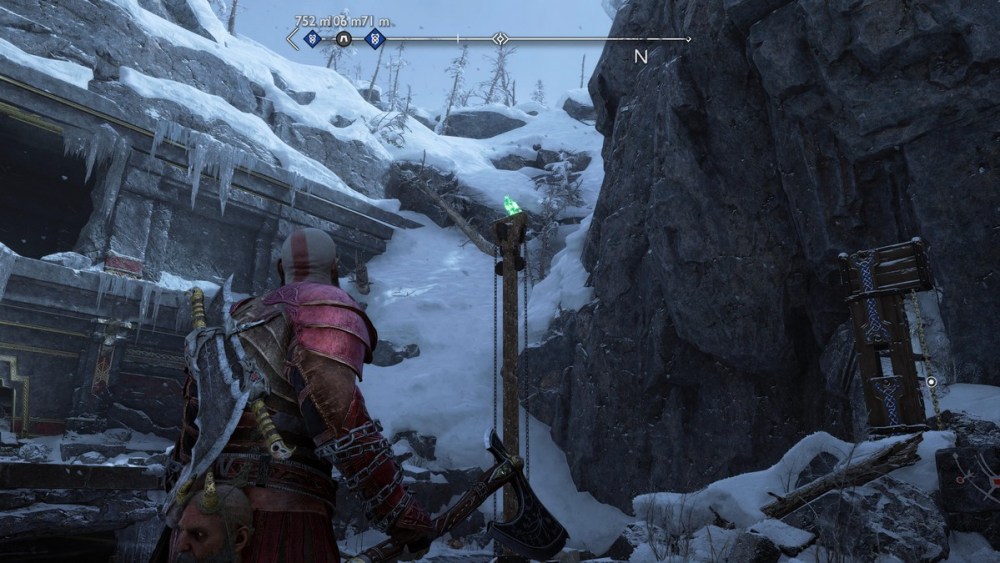Click the white diamond waypoint on the compass
The width and height of the screenshot is (1000, 563).
pyautogui.click(x=500, y=39)
